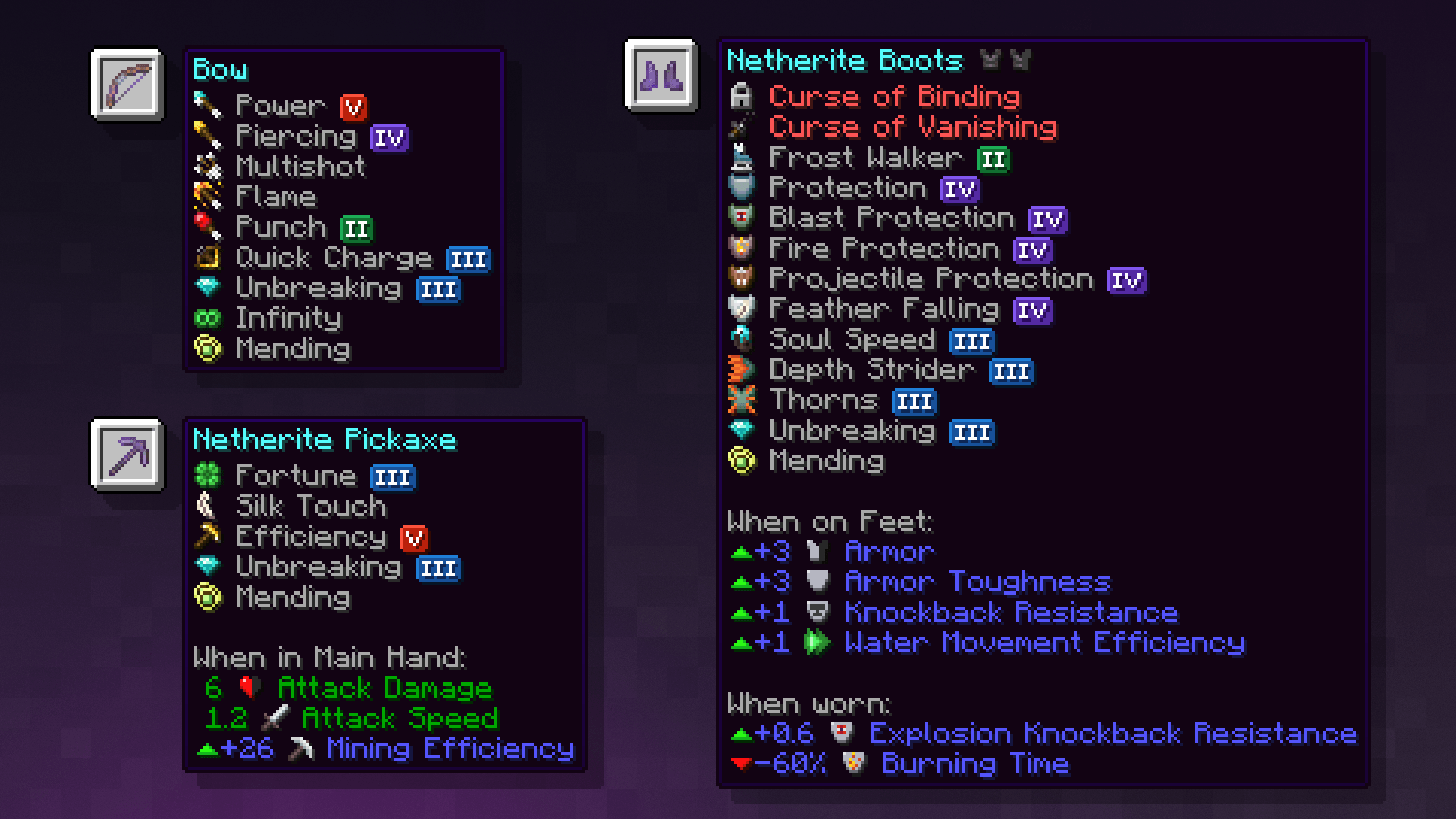Screen dimensions: 1456x819
Task: Click the armor trim icons beside Netherite Boots
Action: point(1005,60)
